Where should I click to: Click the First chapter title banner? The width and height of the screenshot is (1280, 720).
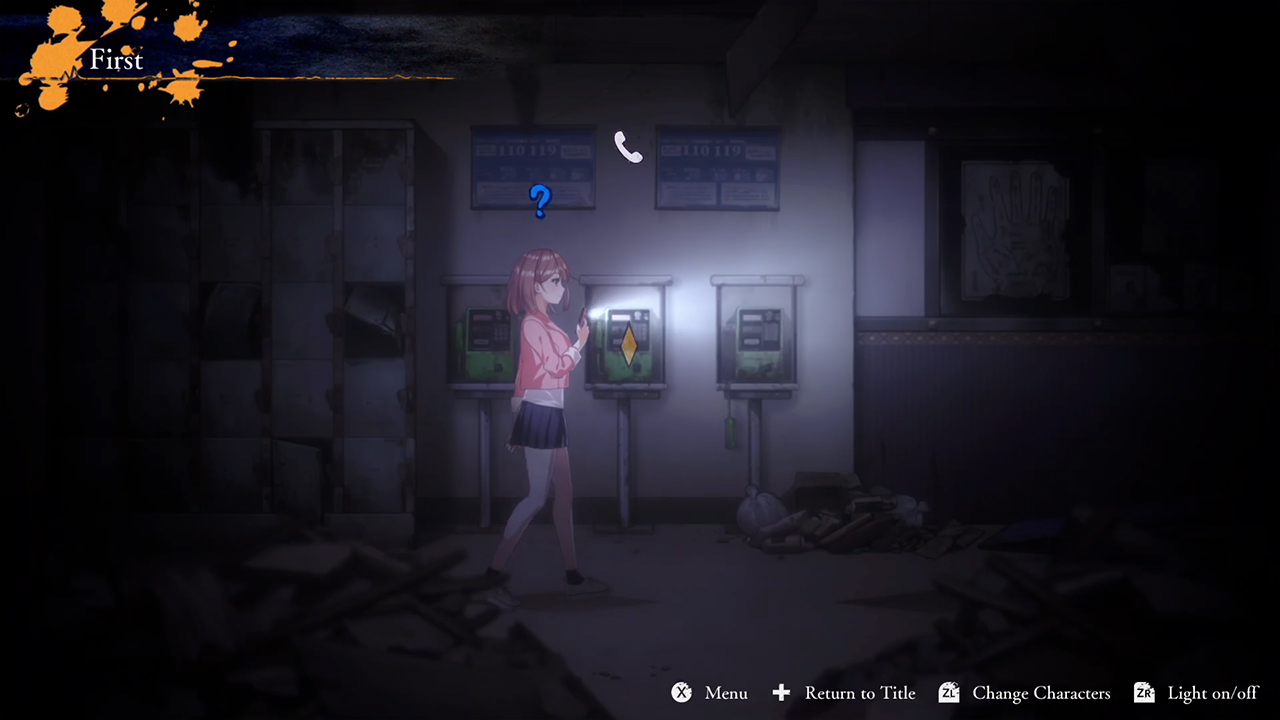[x=117, y=60]
